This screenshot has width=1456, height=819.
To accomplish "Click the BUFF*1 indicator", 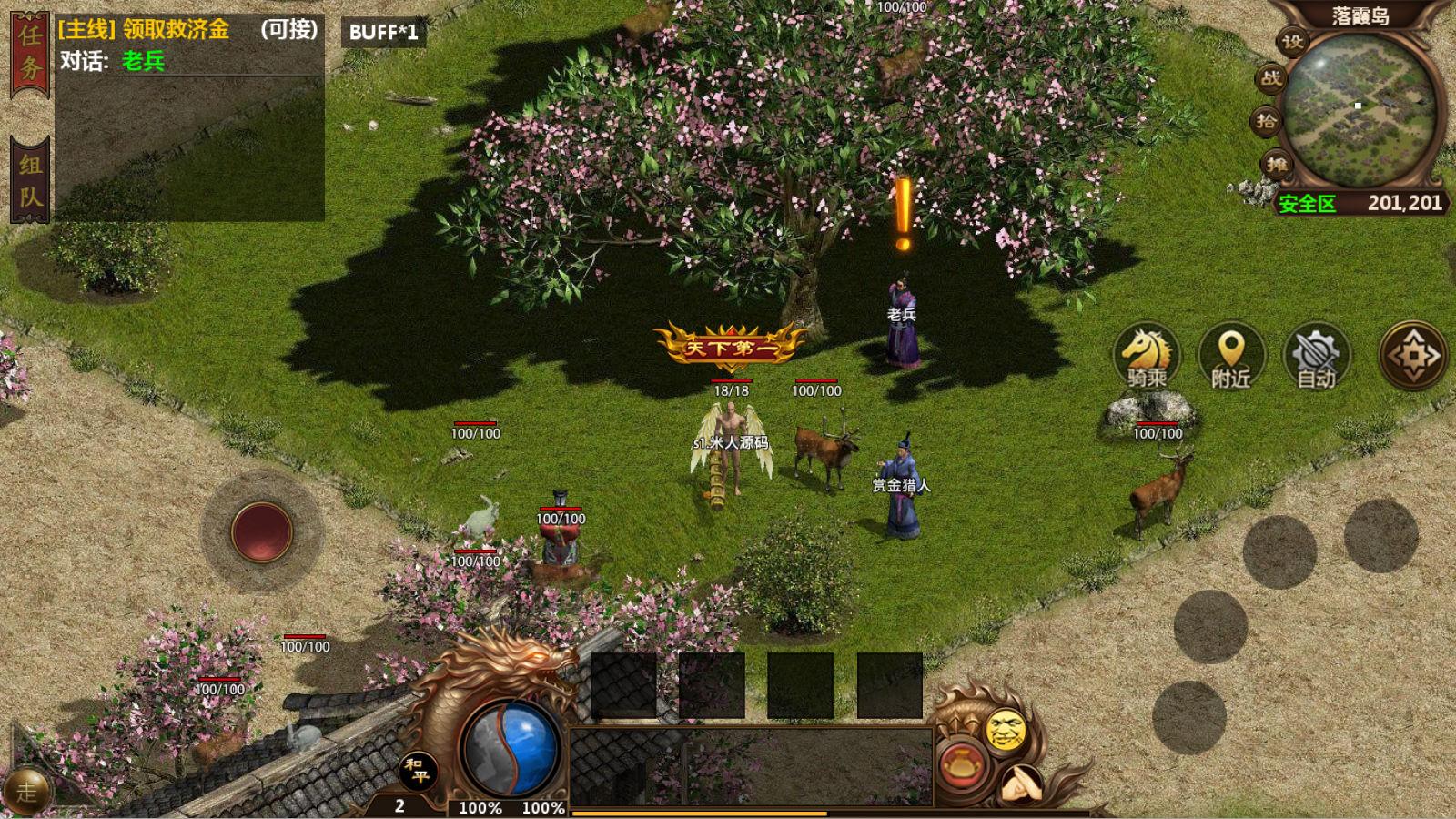I will click(x=384, y=33).
